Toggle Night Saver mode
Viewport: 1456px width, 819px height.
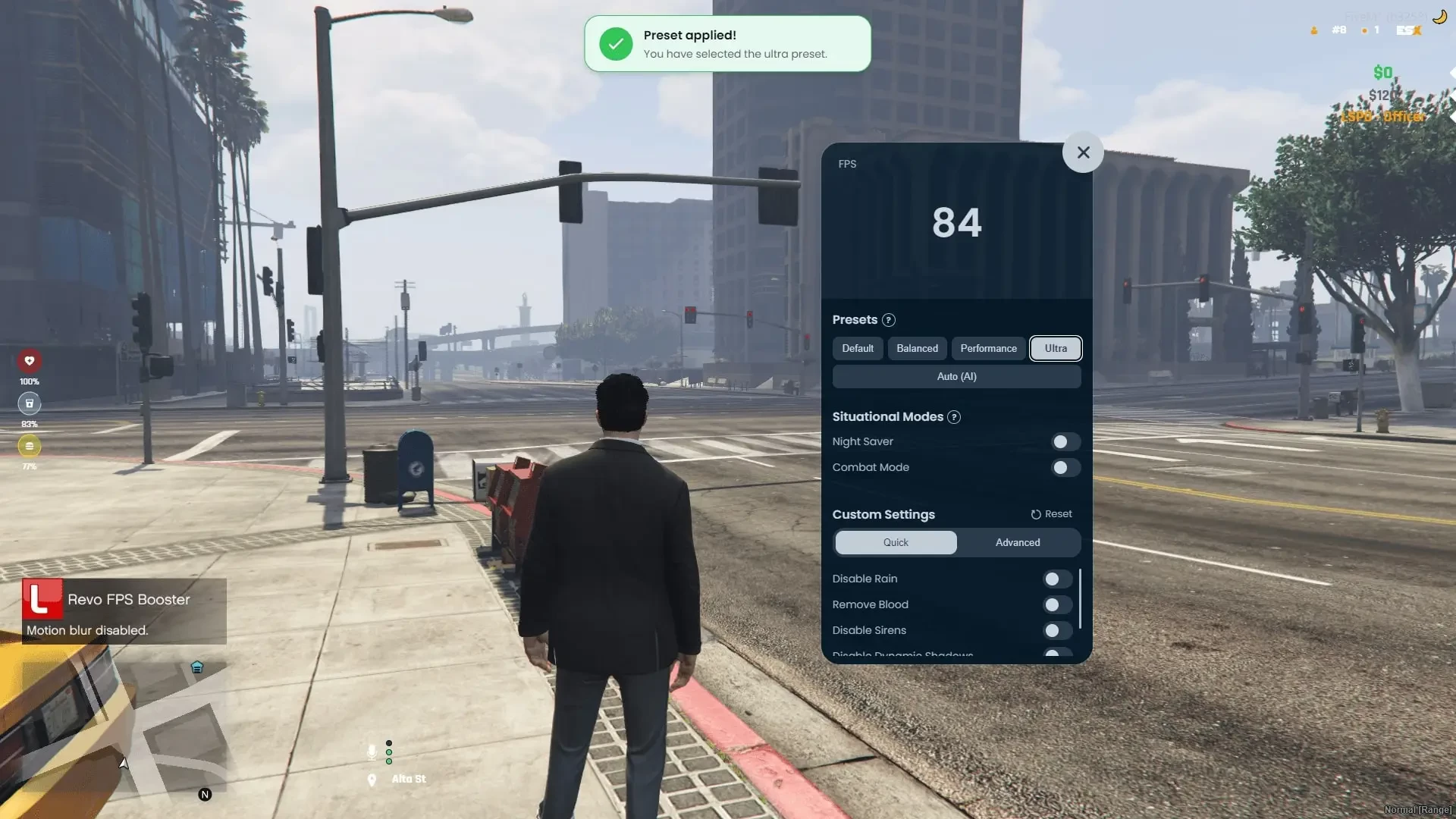click(1065, 441)
